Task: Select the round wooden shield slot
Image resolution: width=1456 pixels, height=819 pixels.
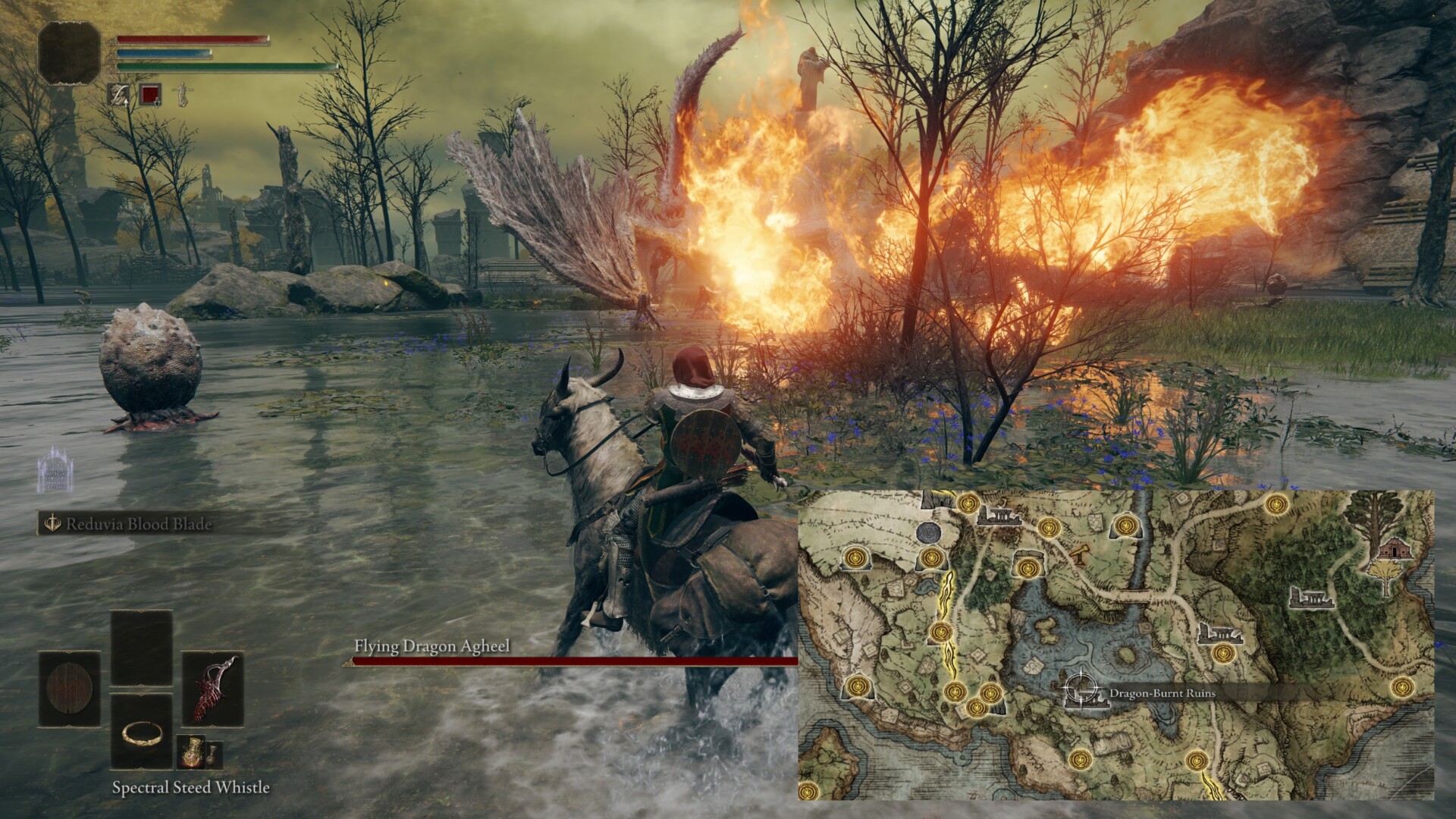Action: [x=69, y=689]
